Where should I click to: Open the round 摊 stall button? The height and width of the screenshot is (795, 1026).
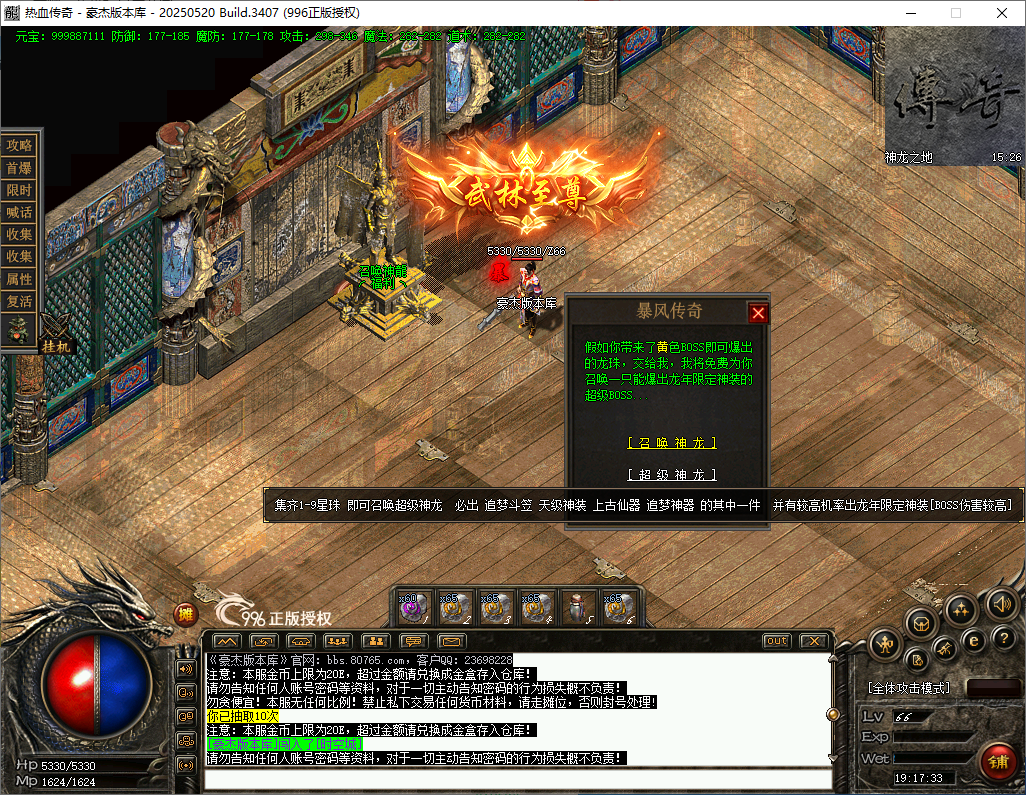pos(186,615)
